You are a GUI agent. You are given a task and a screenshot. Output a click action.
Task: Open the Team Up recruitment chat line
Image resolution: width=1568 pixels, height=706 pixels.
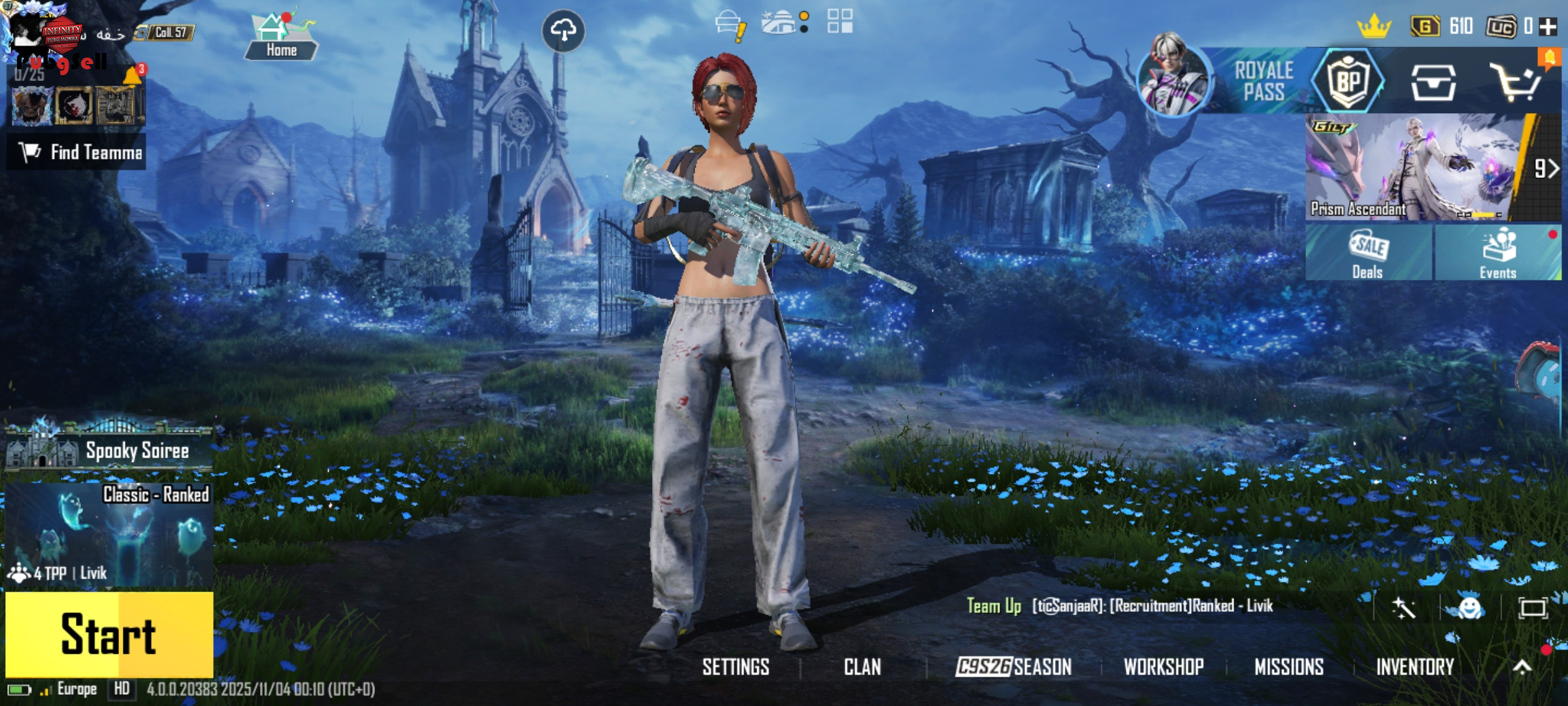(x=1120, y=606)
